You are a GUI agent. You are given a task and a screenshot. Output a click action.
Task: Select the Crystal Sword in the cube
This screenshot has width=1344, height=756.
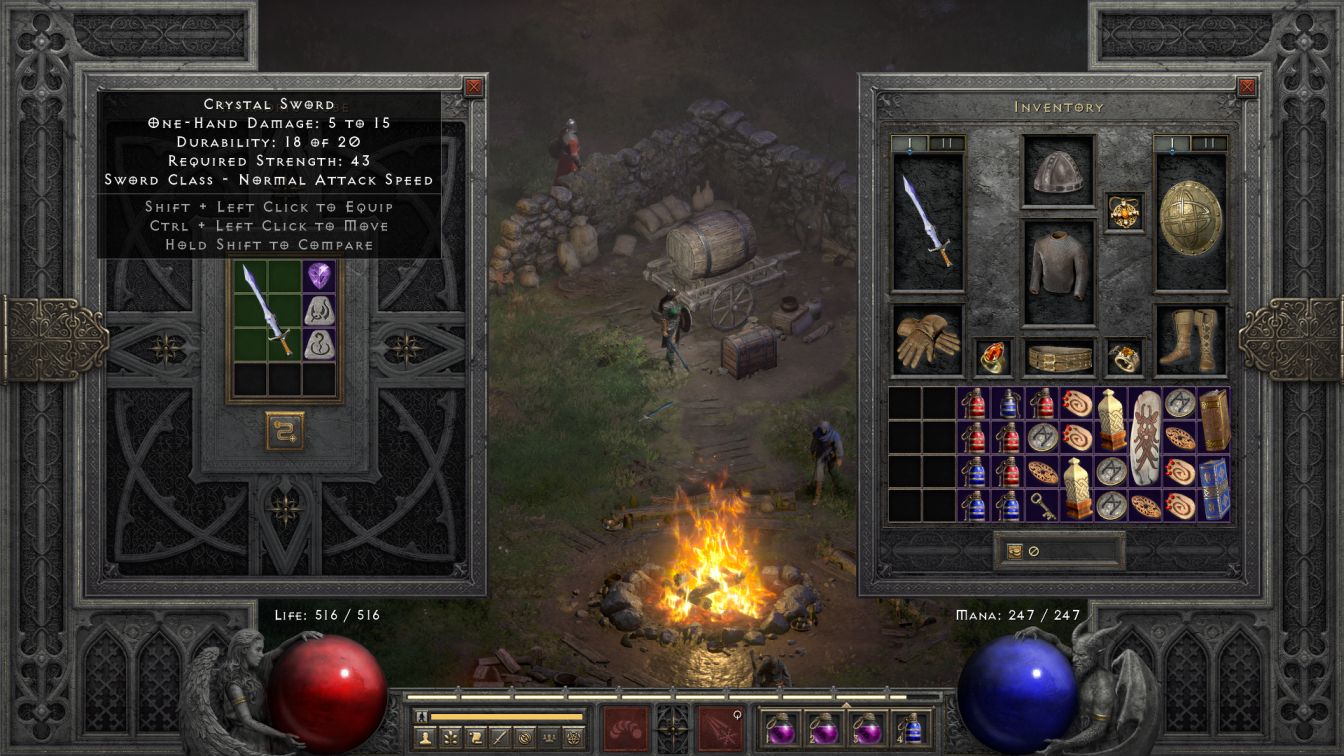coord(268,309)
